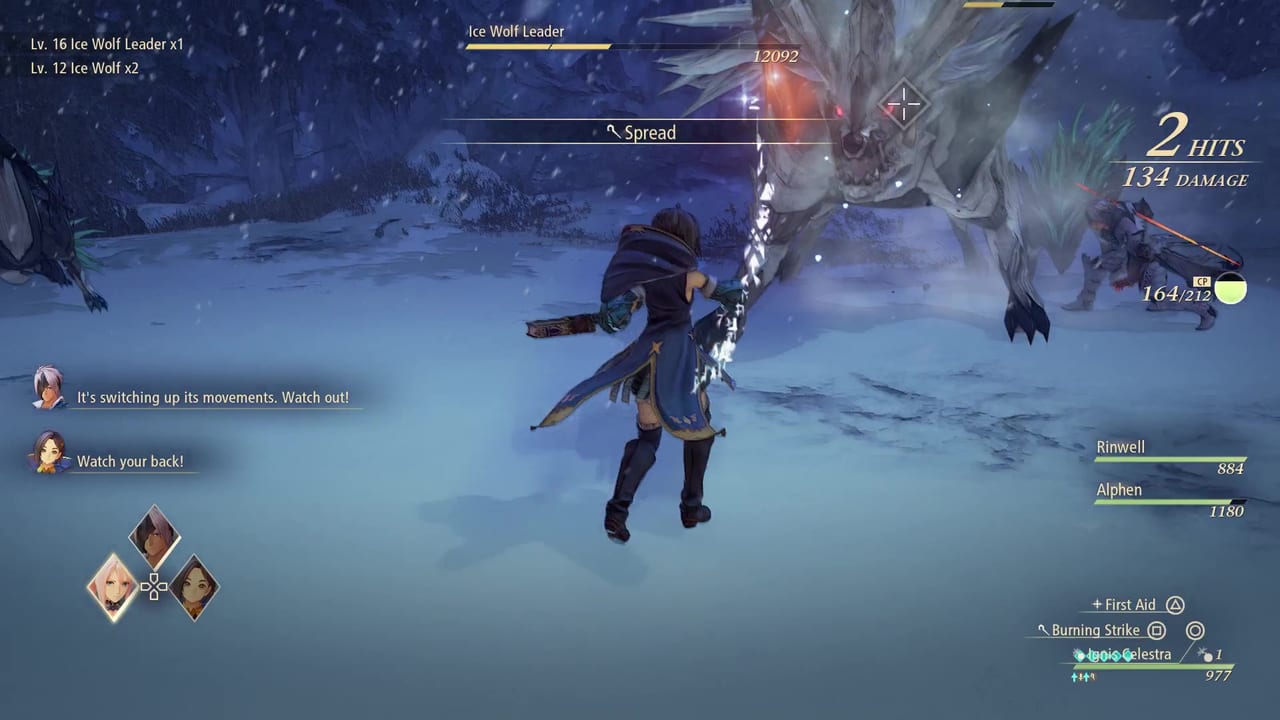Click the crosshair target reticle on the Ice Wolf
The image size is (1280, 720).
(903, 103)
